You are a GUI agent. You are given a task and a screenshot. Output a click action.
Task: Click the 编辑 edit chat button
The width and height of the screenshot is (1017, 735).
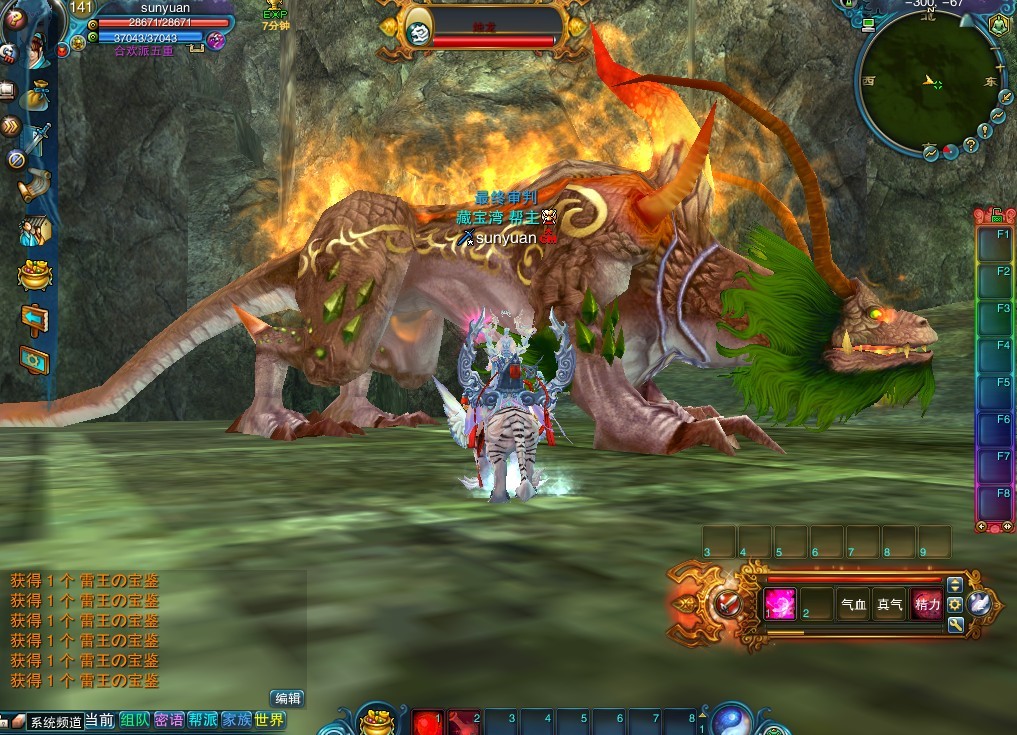coord(287,699)
